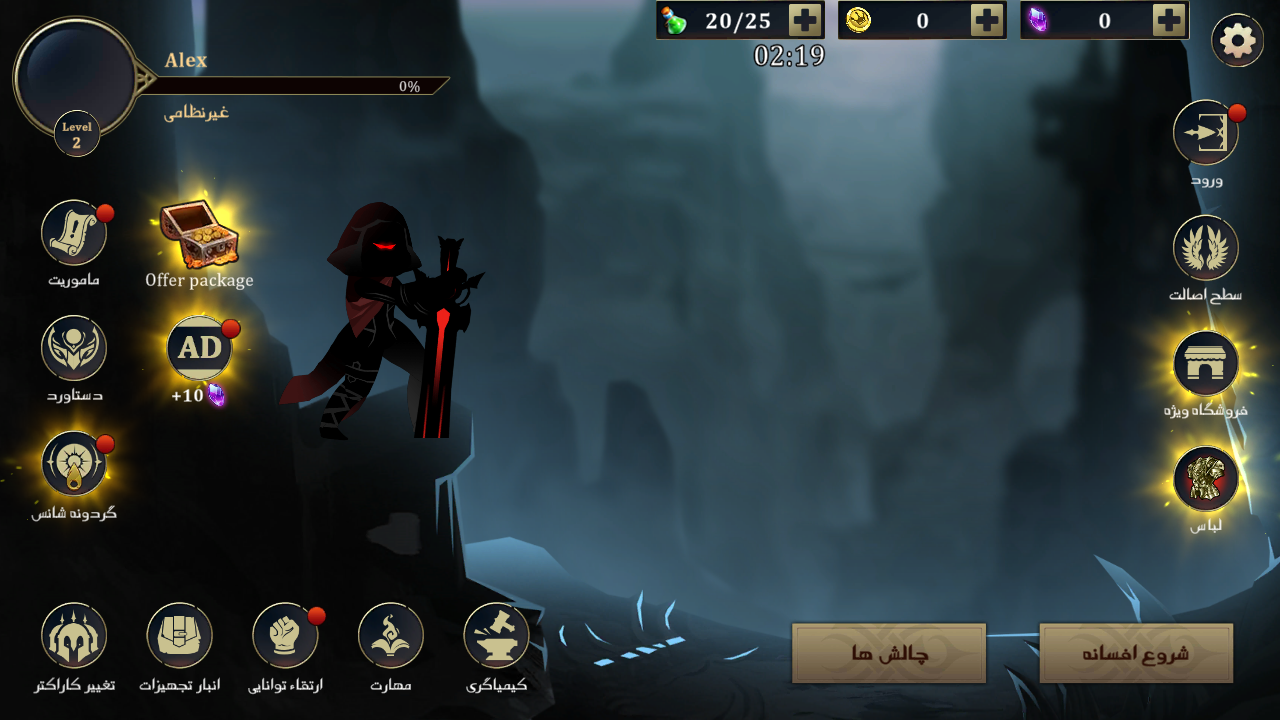Open the تغییر کاراکتر character change screen
This screenshot has height=720, width=1280.
73,635
